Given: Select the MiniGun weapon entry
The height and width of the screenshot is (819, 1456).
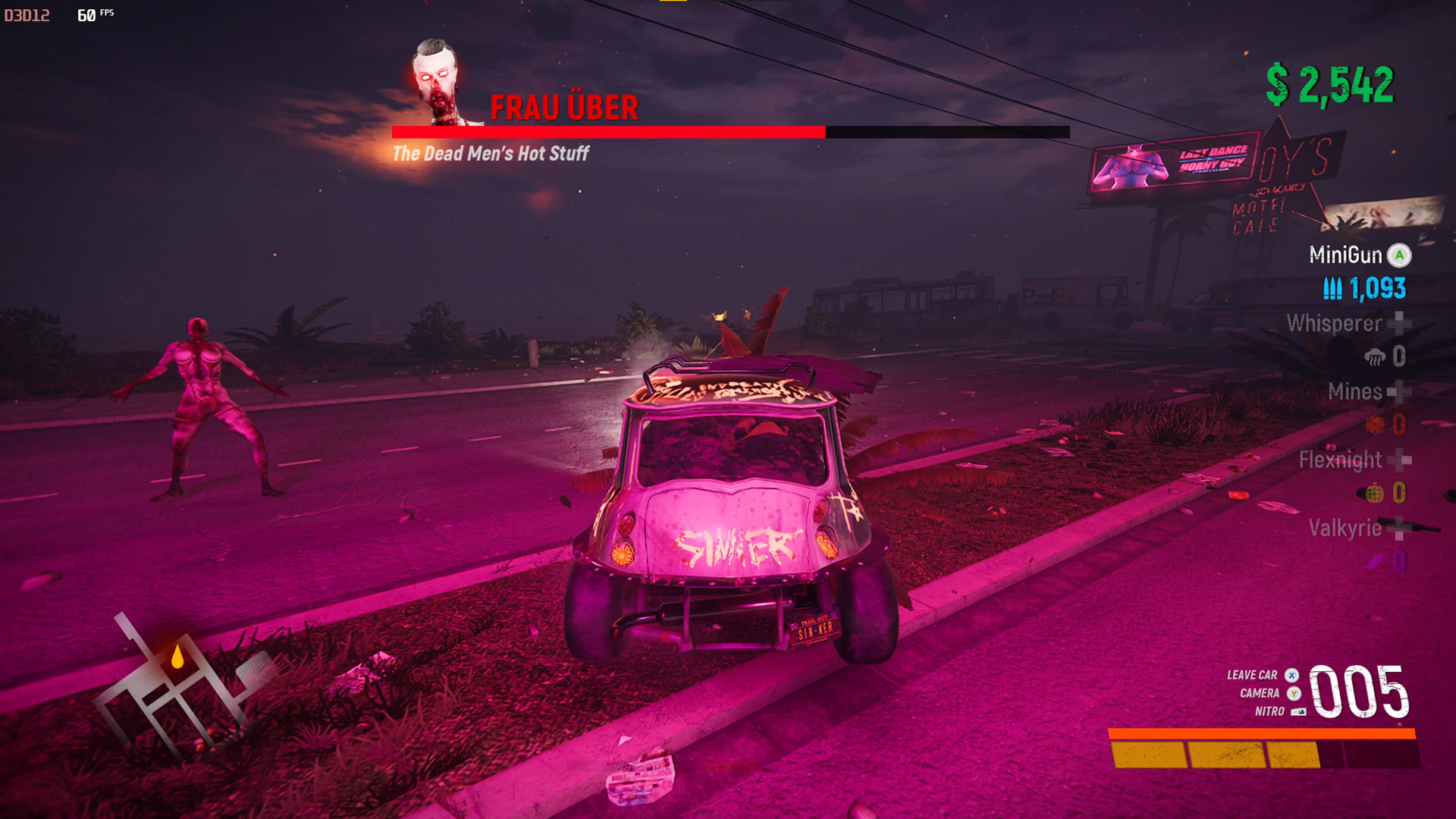Looking at the screenshot, I should (1346, 255).
